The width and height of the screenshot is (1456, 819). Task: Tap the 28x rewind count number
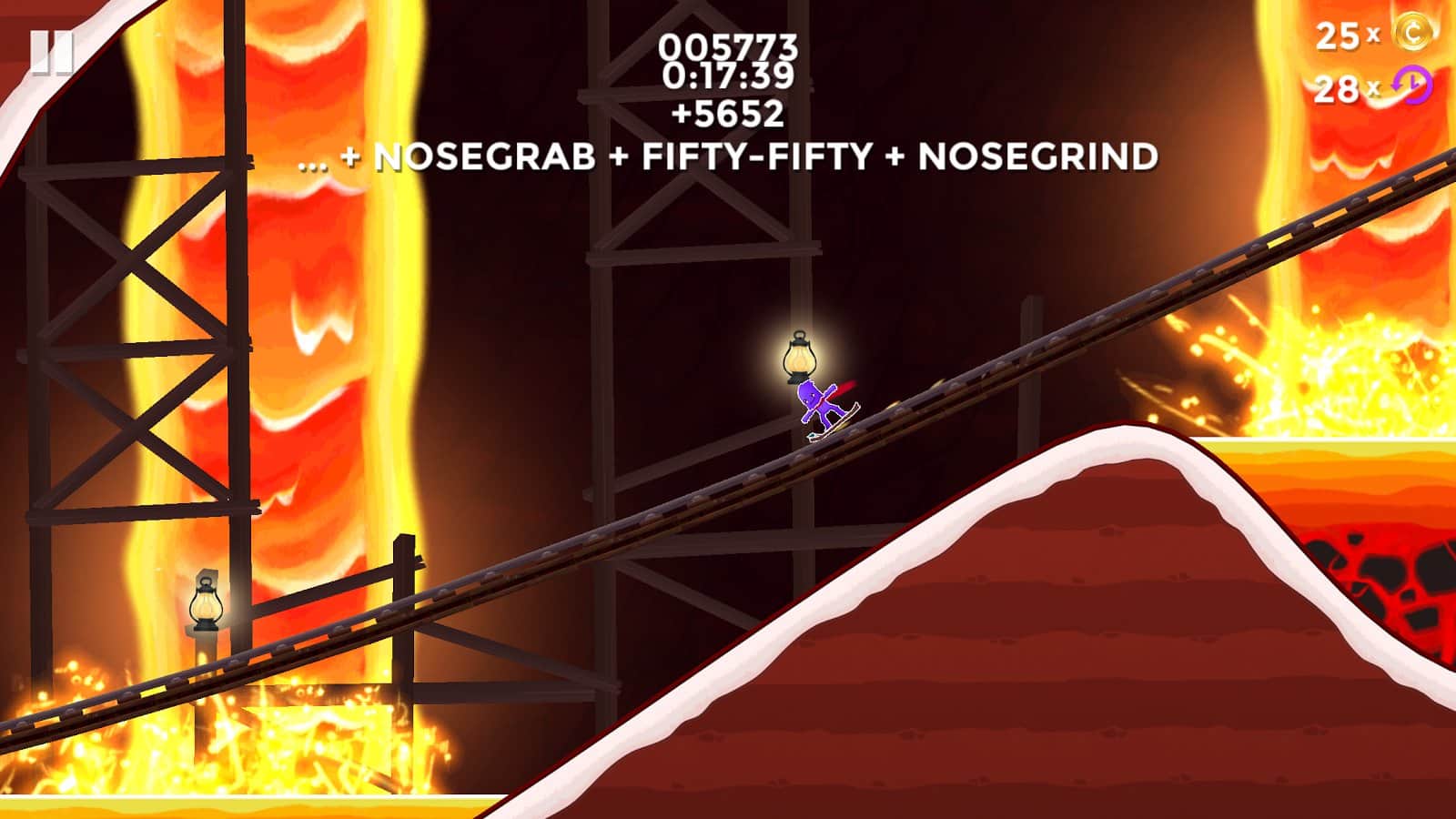tap(1336, 88)
